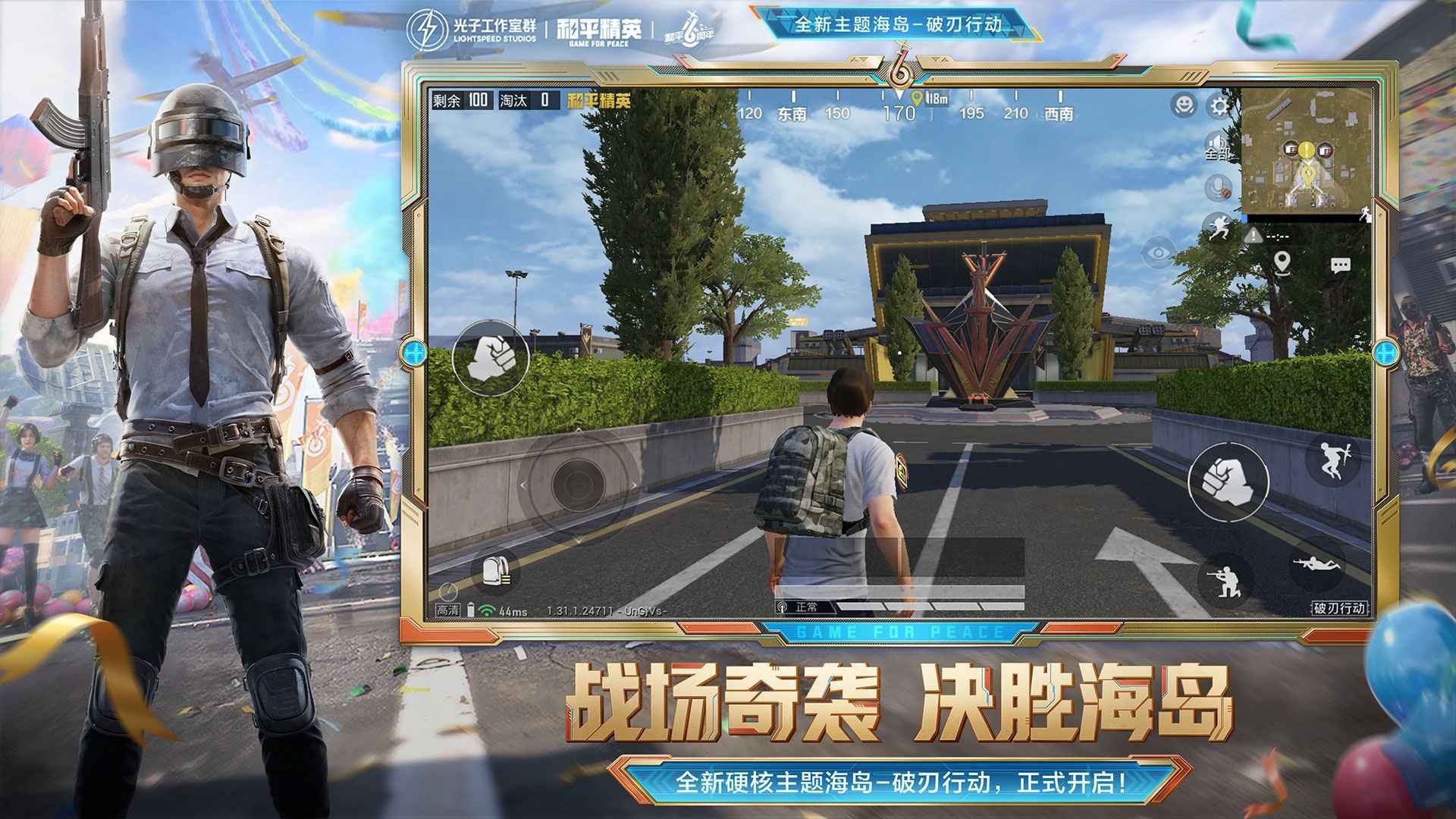
Task: Toggle the voice speaker icon
Action: (x=1215, y=141)
